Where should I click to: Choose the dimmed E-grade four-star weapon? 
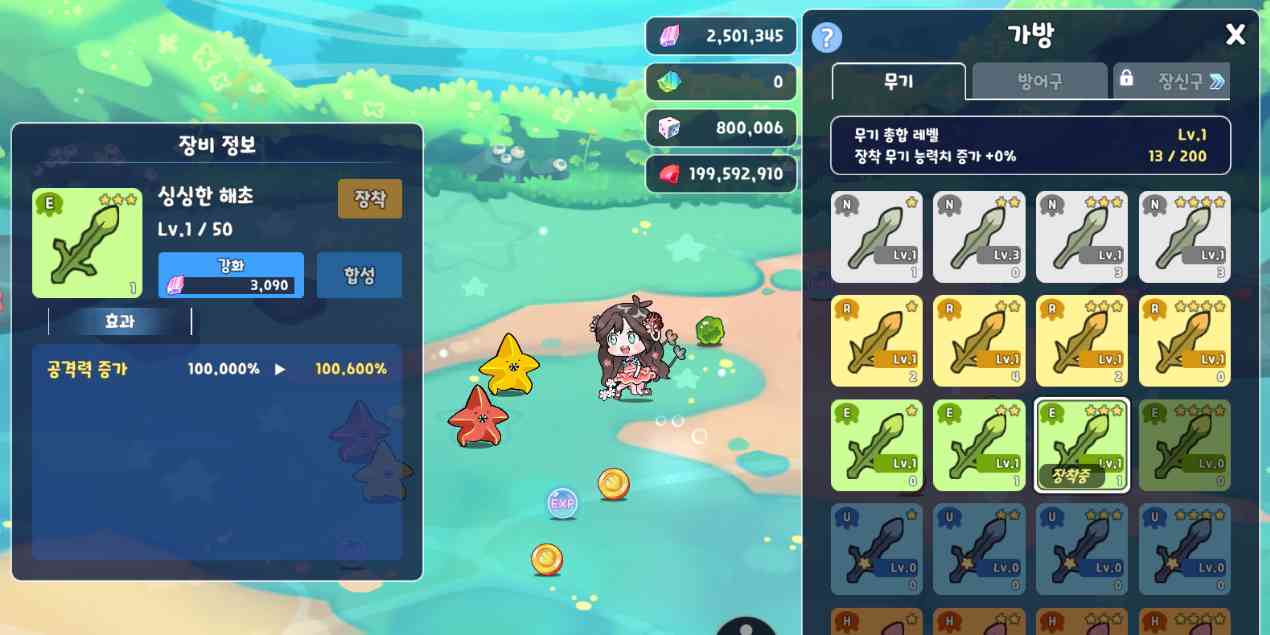[1185, 445]
